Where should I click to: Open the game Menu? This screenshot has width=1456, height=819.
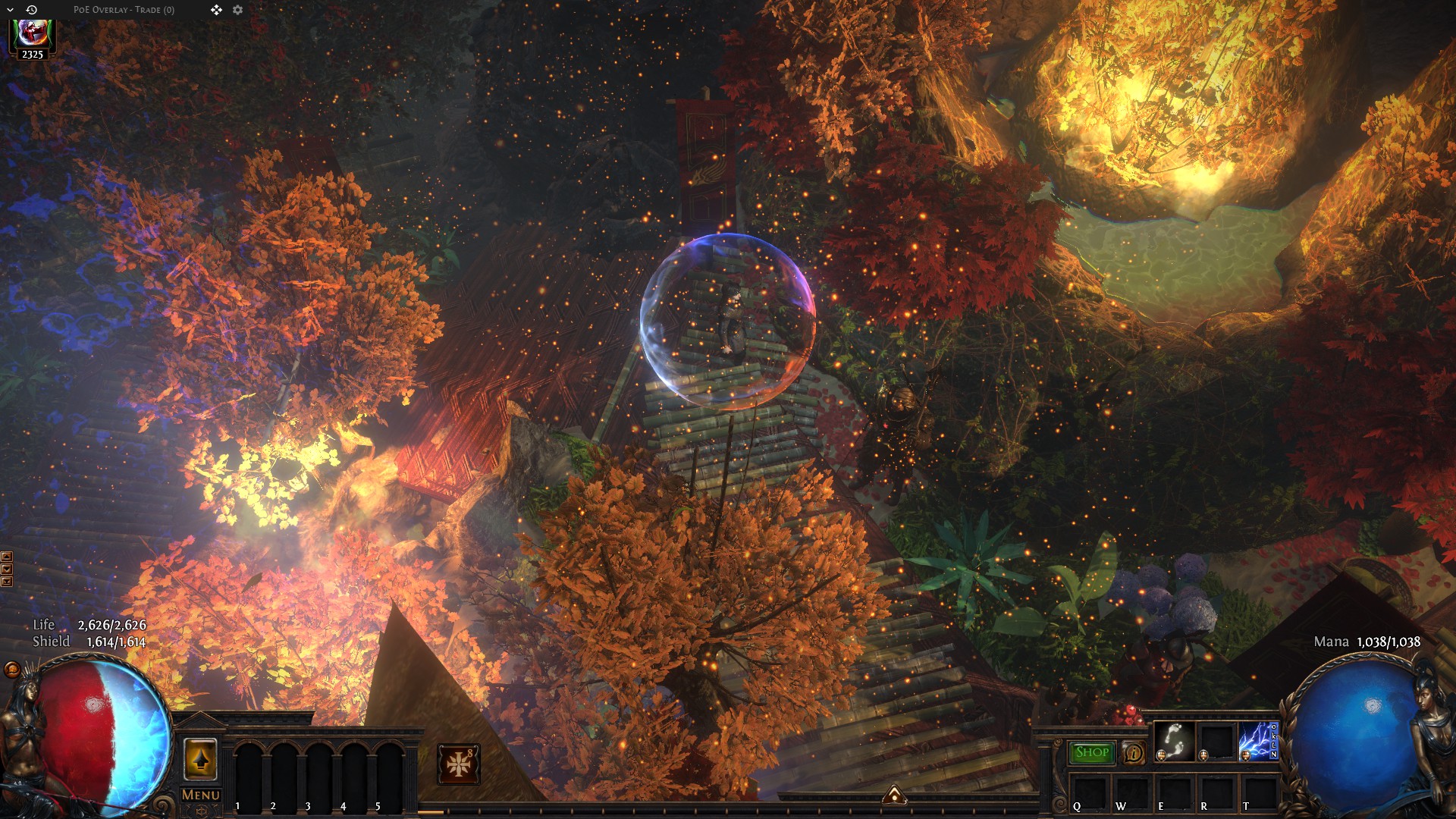(201, 795)
